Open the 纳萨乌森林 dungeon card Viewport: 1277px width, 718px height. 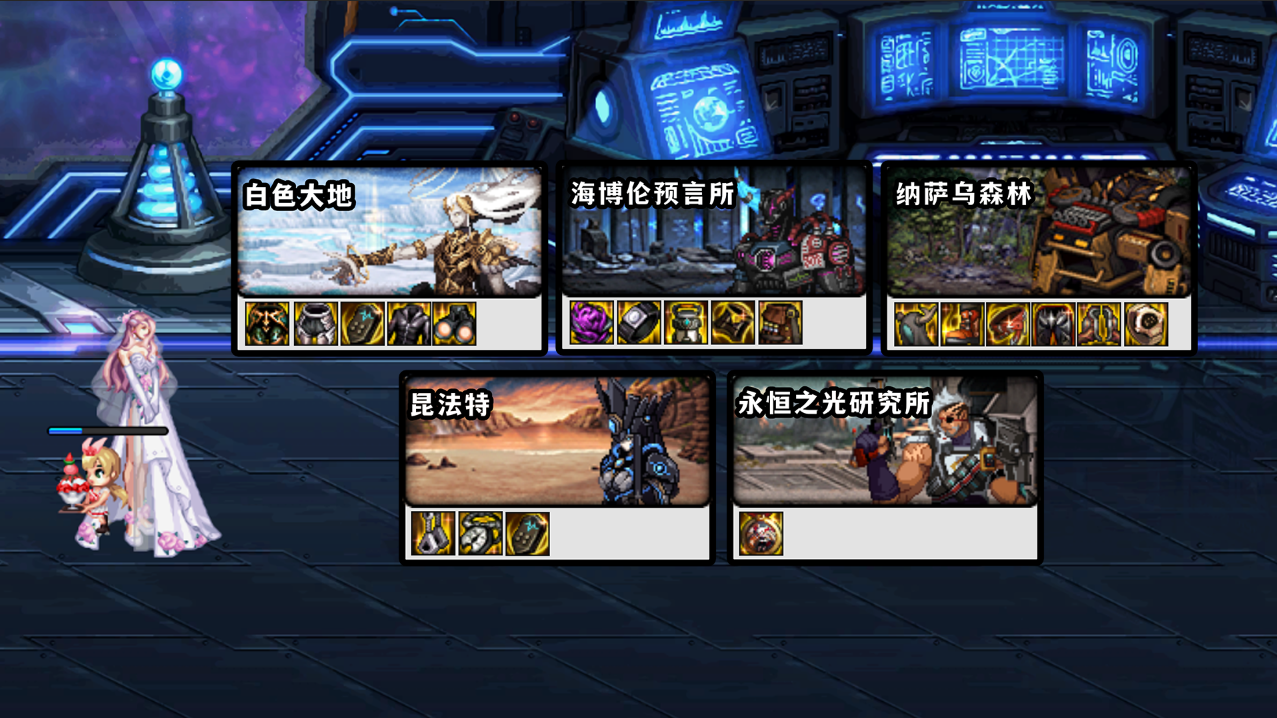pos(1038,233)
